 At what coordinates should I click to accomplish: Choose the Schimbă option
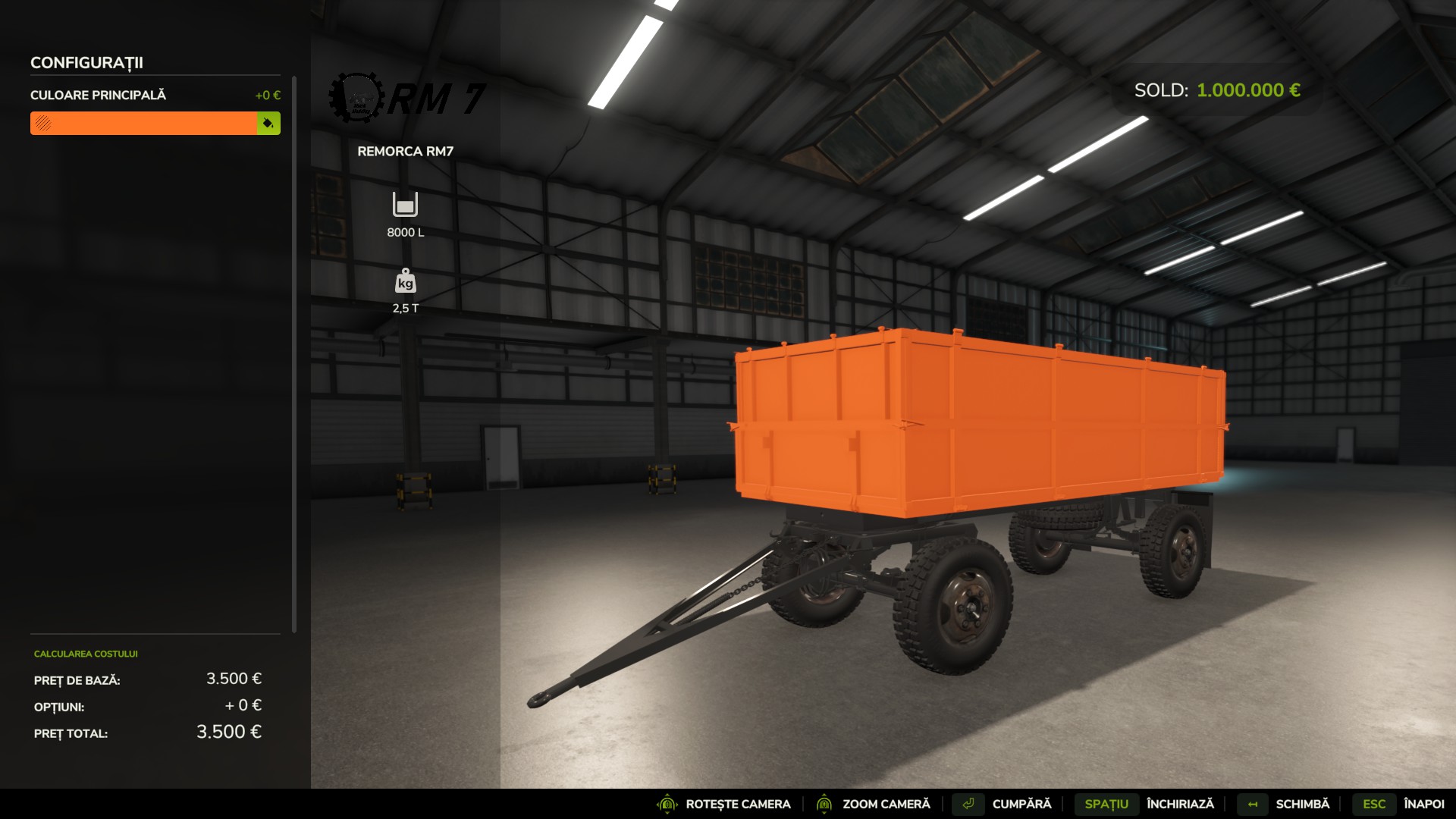[x=1302, y=804]
